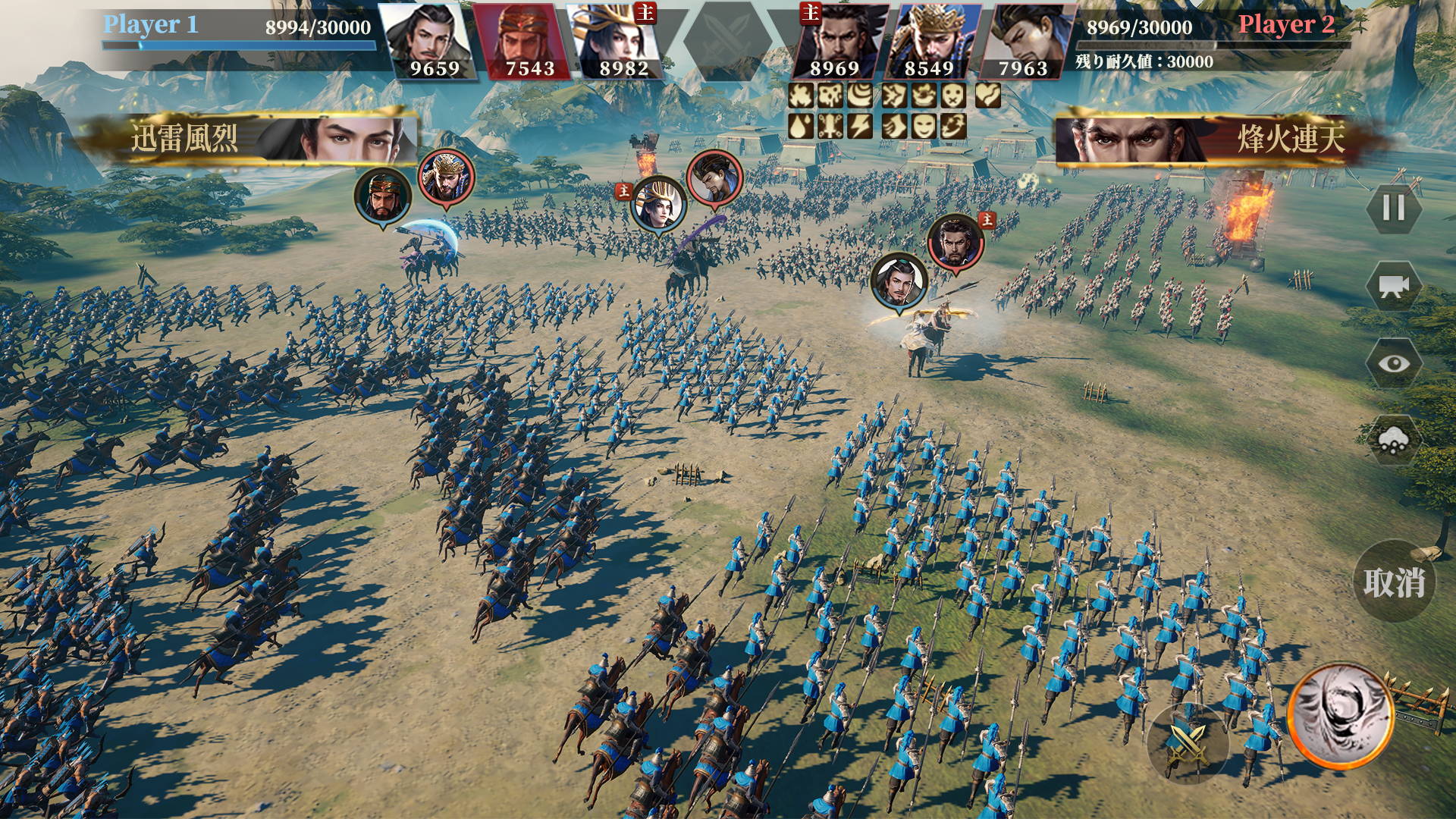Cancel with the 取消 button
The height and width of the screenshot is (819, 1456).
point(1394,582)
